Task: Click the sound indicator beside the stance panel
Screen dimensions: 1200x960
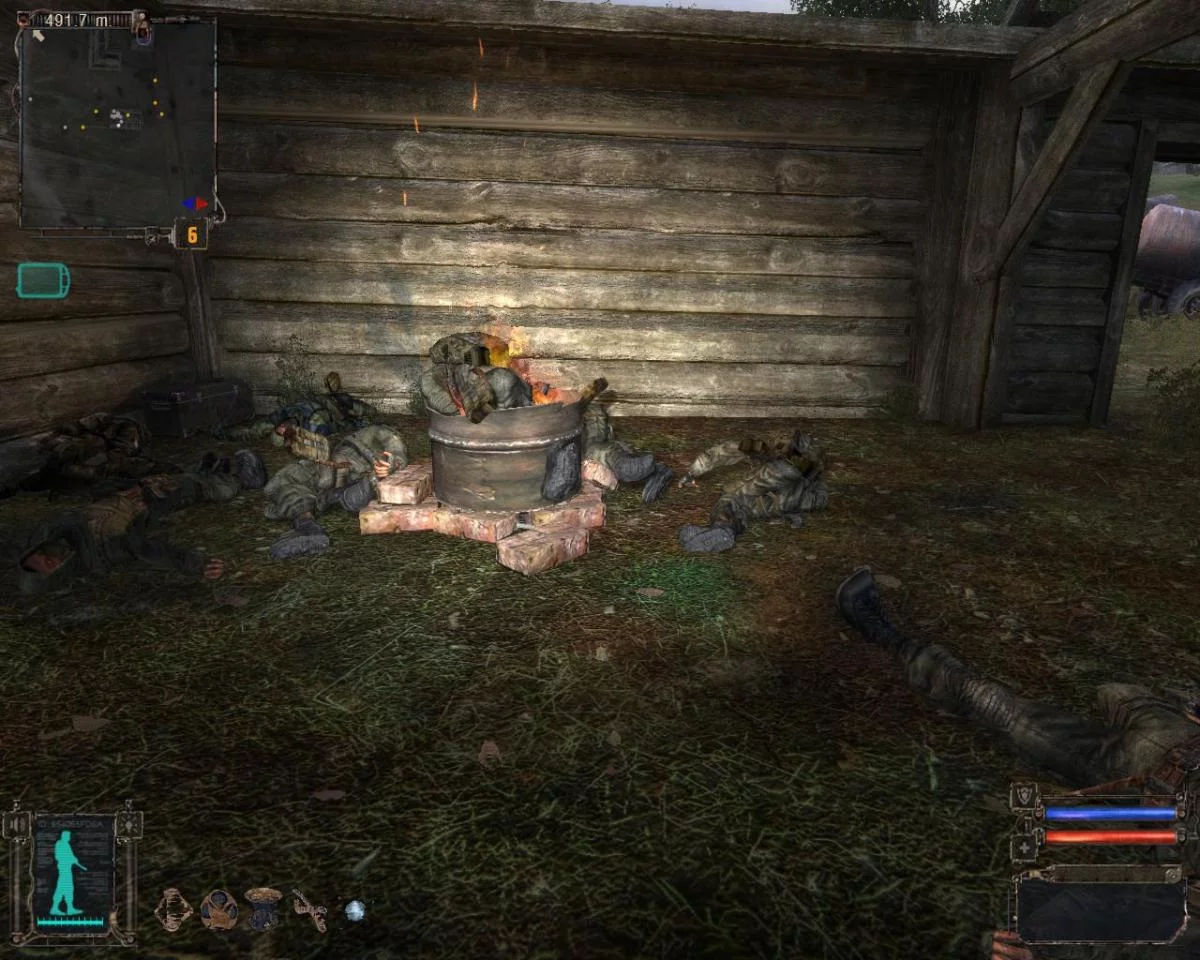Action: [16, 824]
